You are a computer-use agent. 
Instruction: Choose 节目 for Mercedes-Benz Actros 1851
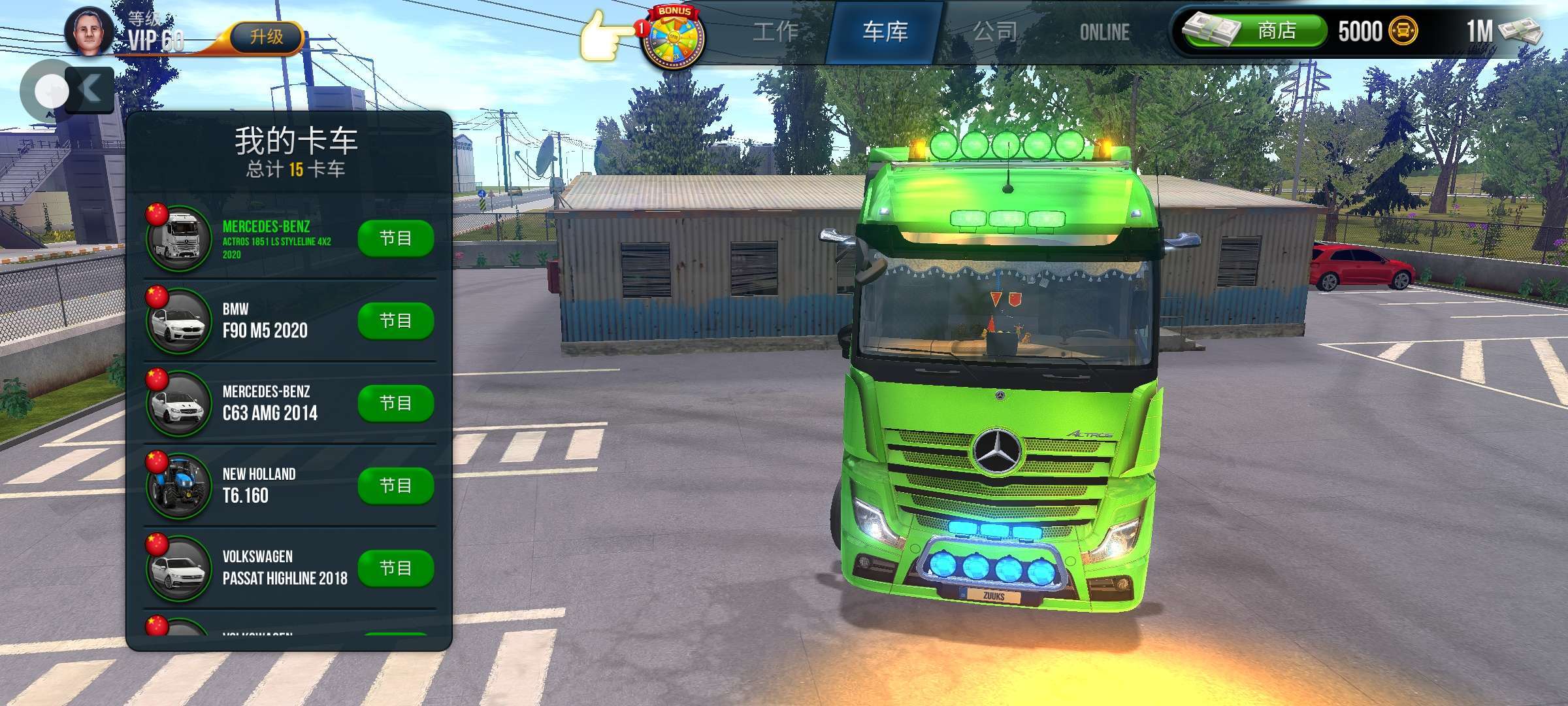click(x=395, y=238)
